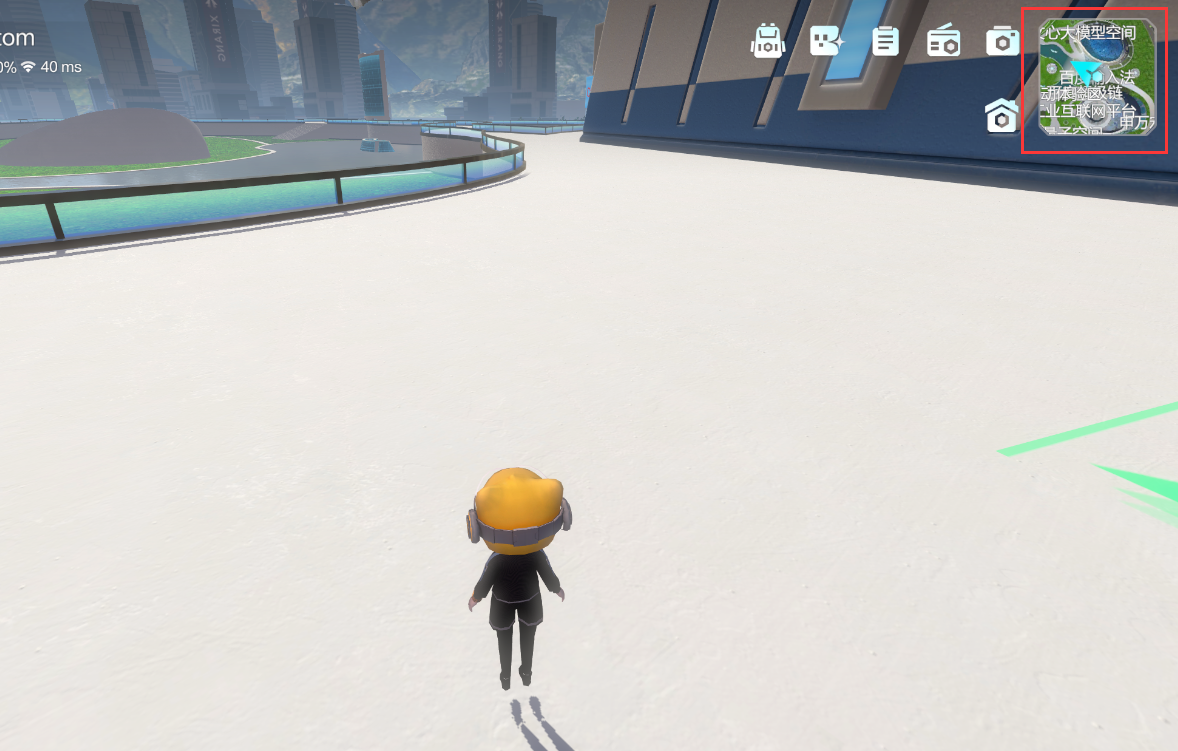Click the radio icon

coord(943,41)
